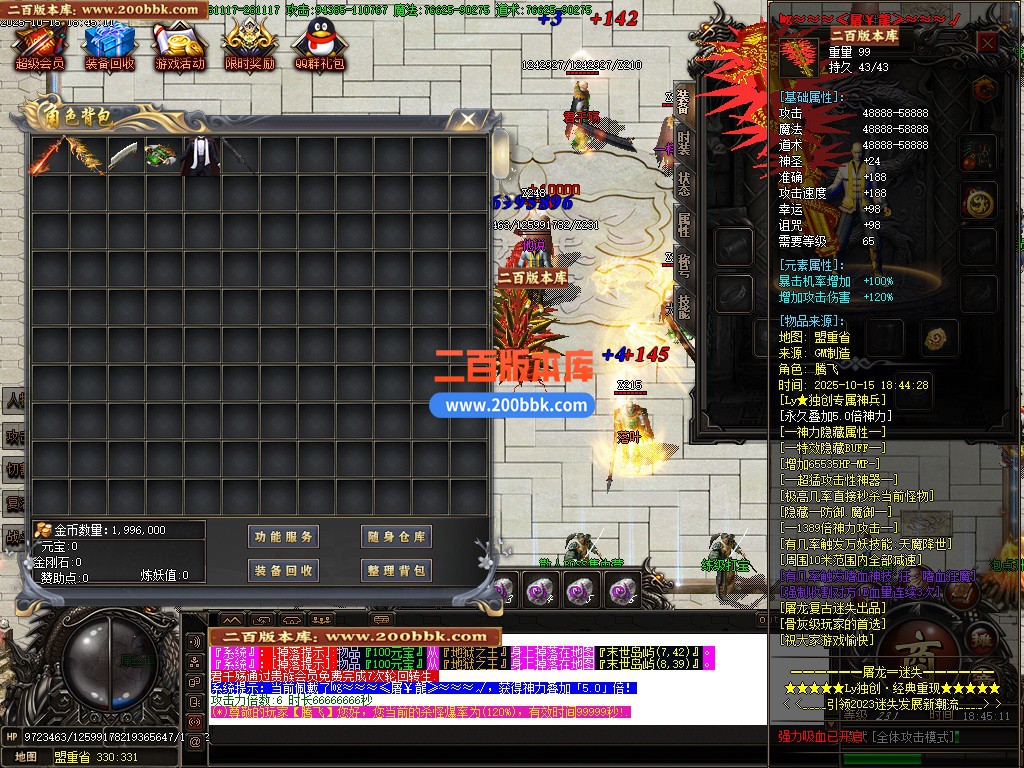Switch to the 属性 attributes tab
1024x768 pixels.
[x=684, y=224]
